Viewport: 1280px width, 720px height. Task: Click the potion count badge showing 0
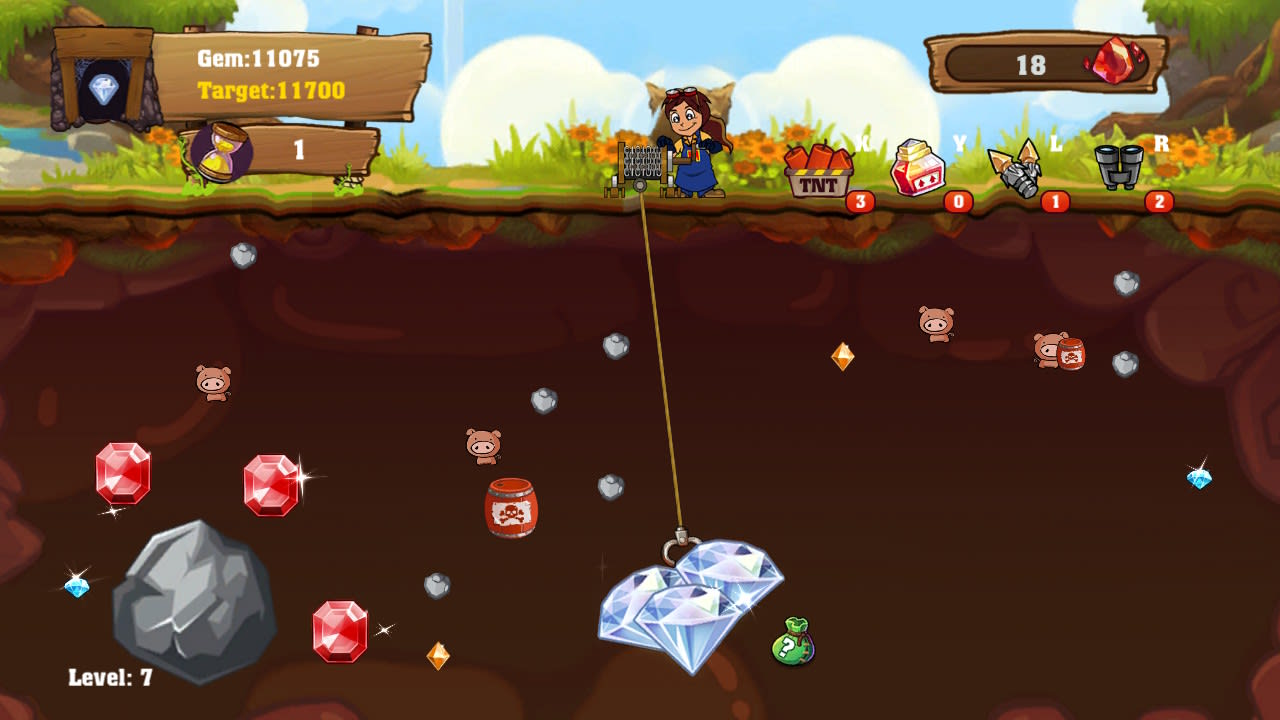click(x=956, y=200)
